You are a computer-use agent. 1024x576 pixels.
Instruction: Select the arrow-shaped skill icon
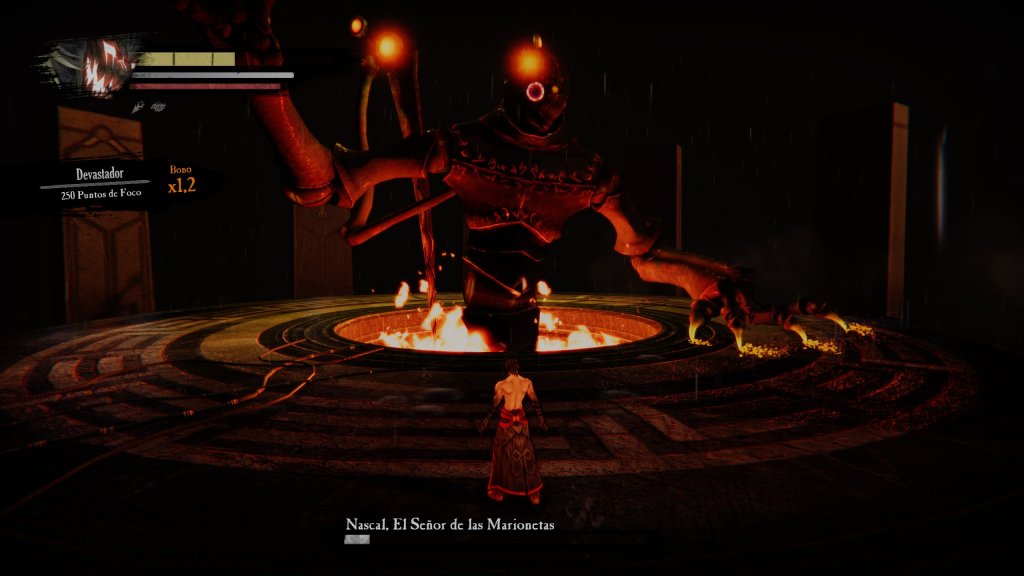[x=137, y=105]
